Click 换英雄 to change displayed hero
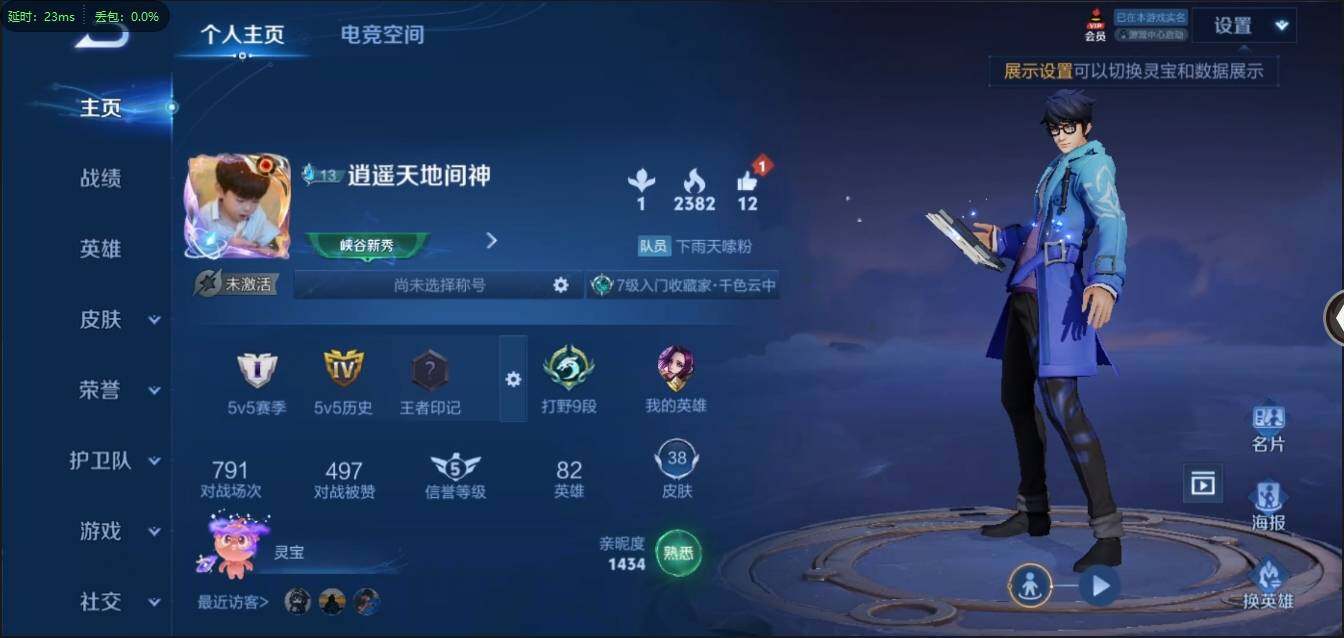This screenshot has width=1344, height=638. 1268,583
